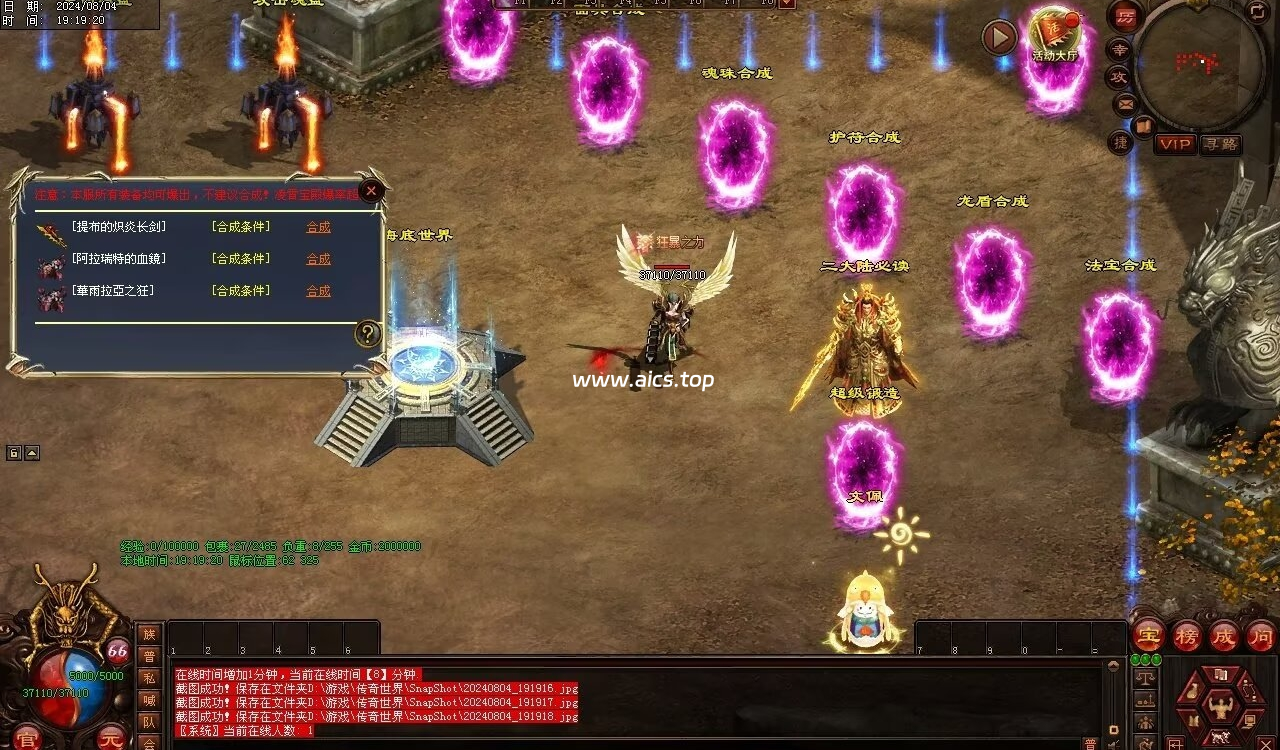Click 合成 link for 提布的炽炎长剑
The width and height of the screenshot is (1280, 750).
pos(318,227)
